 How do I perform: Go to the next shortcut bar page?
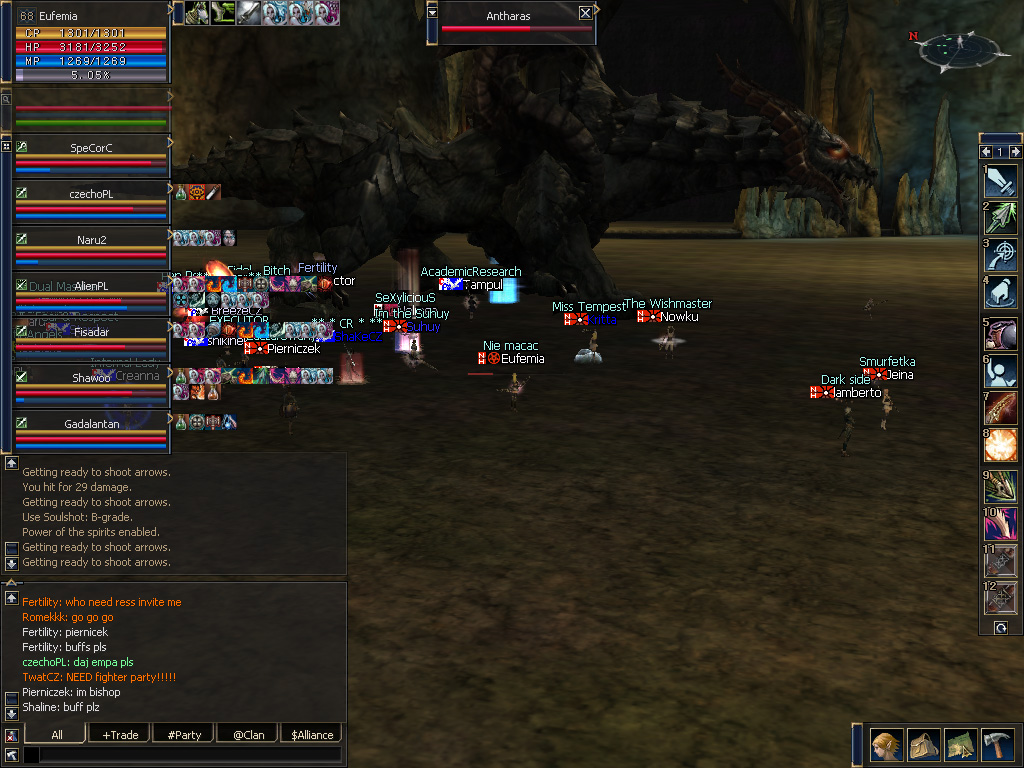(x=1015, y=151)
